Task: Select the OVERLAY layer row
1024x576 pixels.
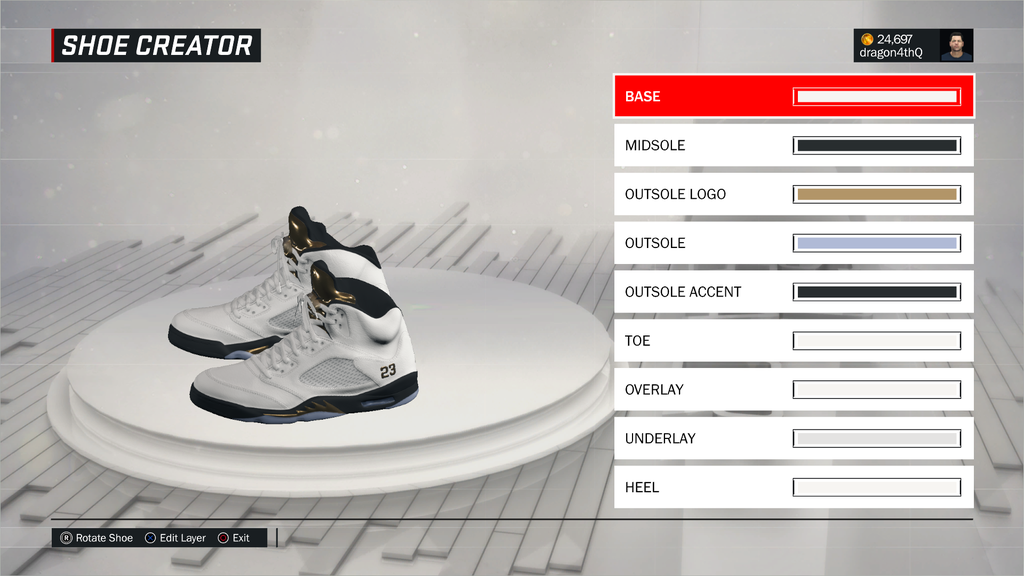Action: pos(793,390)
